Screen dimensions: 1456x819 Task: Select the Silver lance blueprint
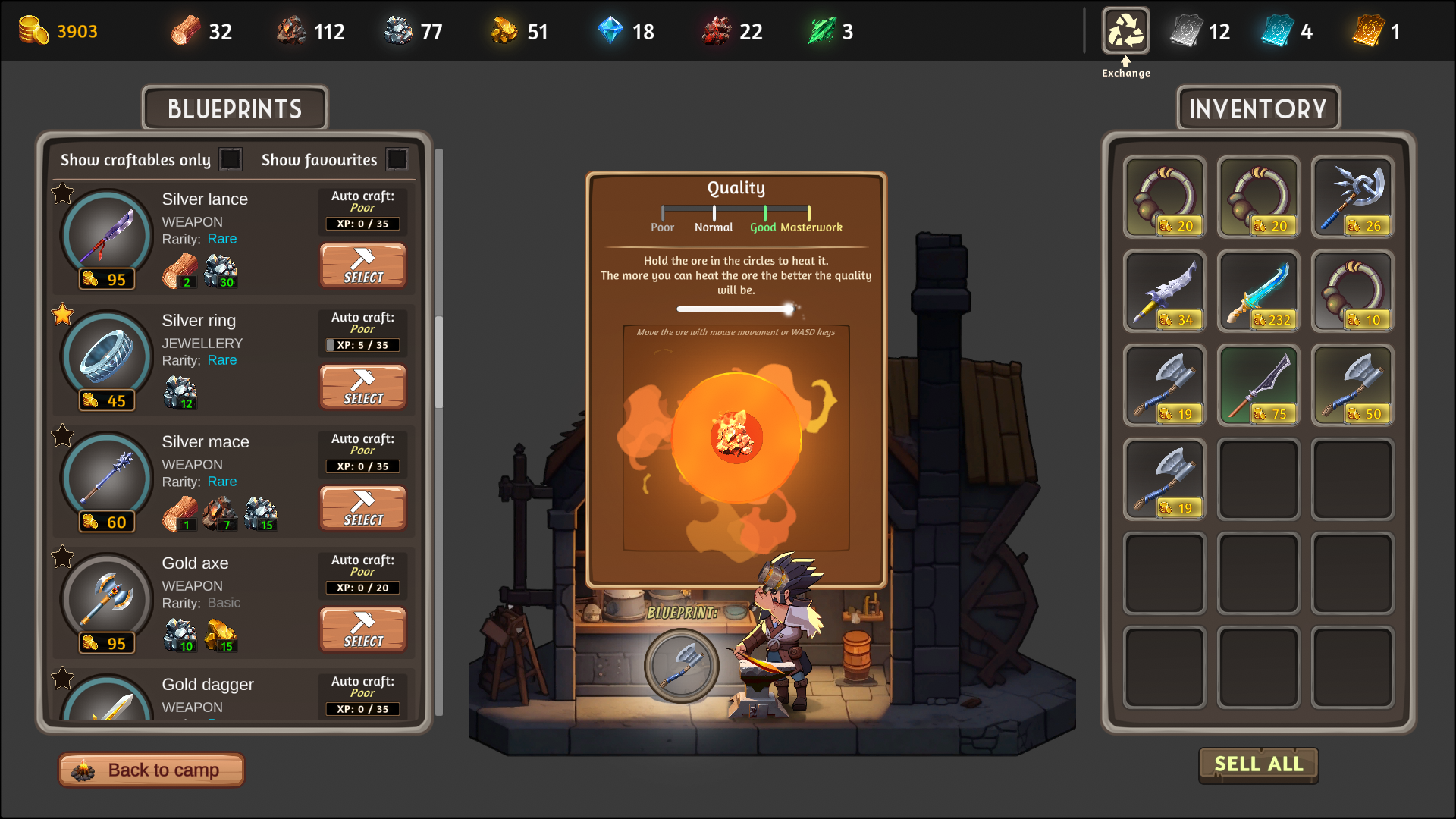362,265
